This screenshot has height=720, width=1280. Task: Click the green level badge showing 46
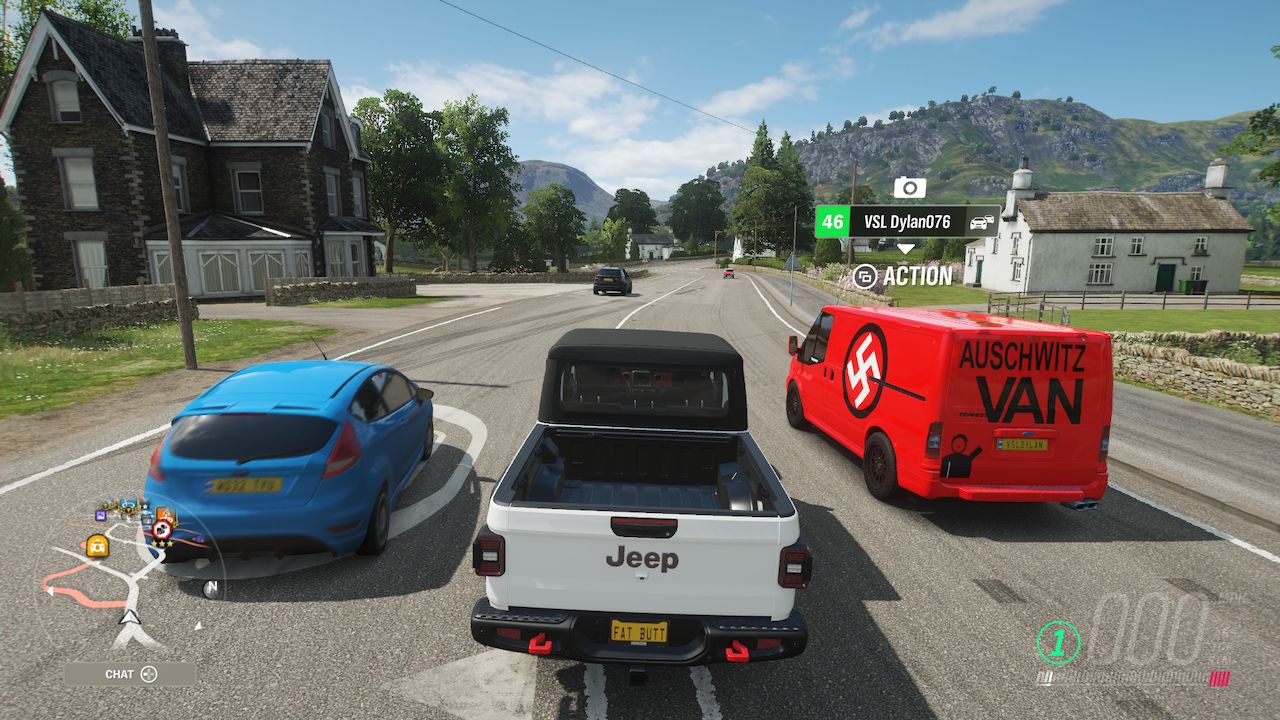pyautogui.click(x=833, y=221)
